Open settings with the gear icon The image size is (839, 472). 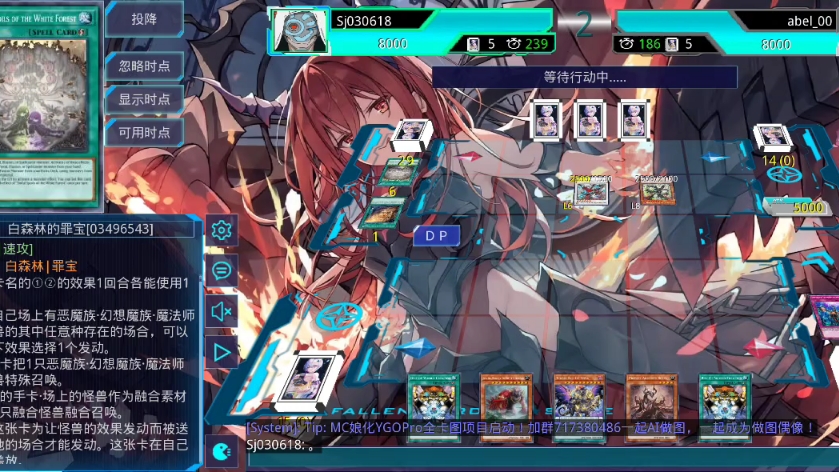(x=221, y=231)
